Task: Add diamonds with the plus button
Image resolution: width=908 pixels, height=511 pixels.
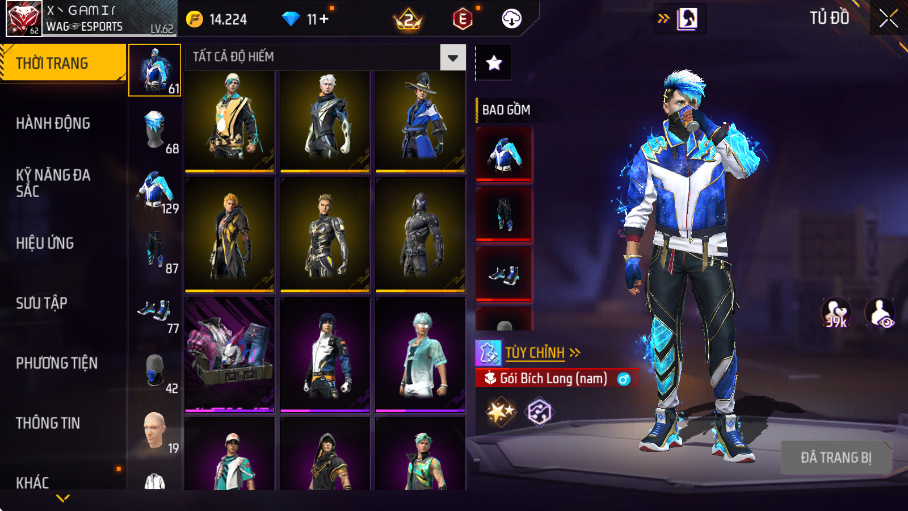Action: pyautogui.click(x=323, y=19)
